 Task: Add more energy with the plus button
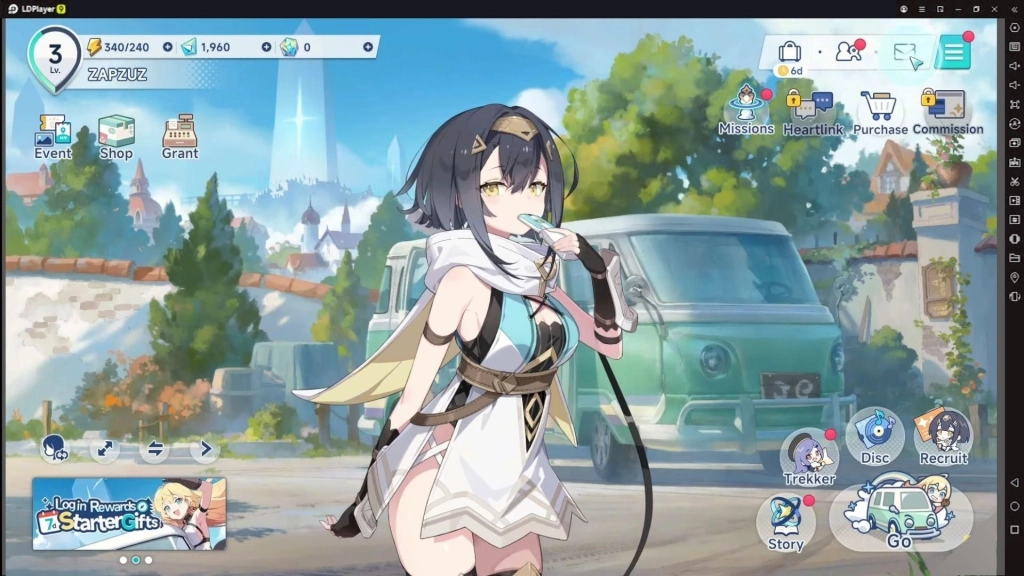pyautogui.click(x=167, y=47)
